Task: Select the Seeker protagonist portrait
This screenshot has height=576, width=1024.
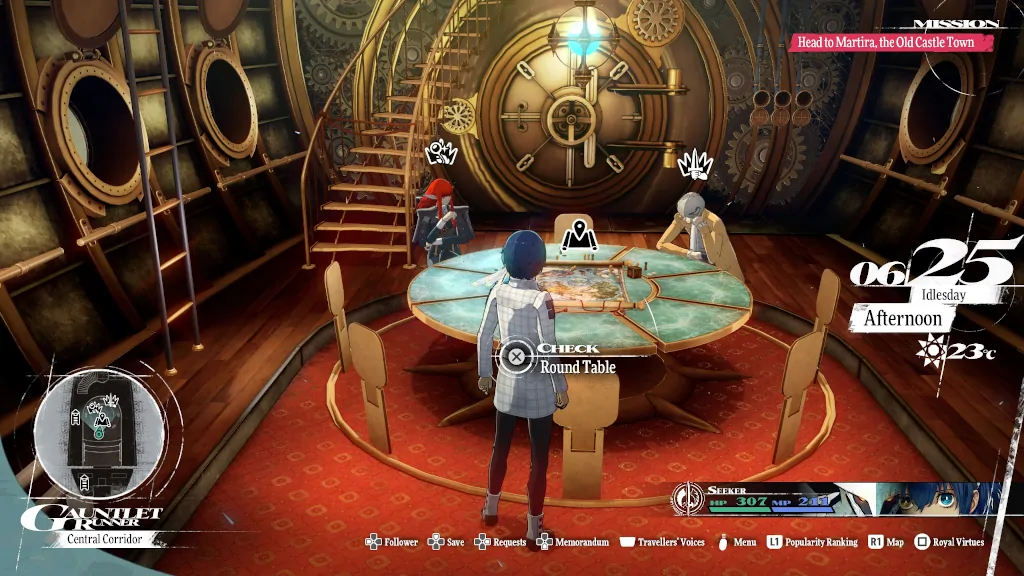Action: pos(938,499)
